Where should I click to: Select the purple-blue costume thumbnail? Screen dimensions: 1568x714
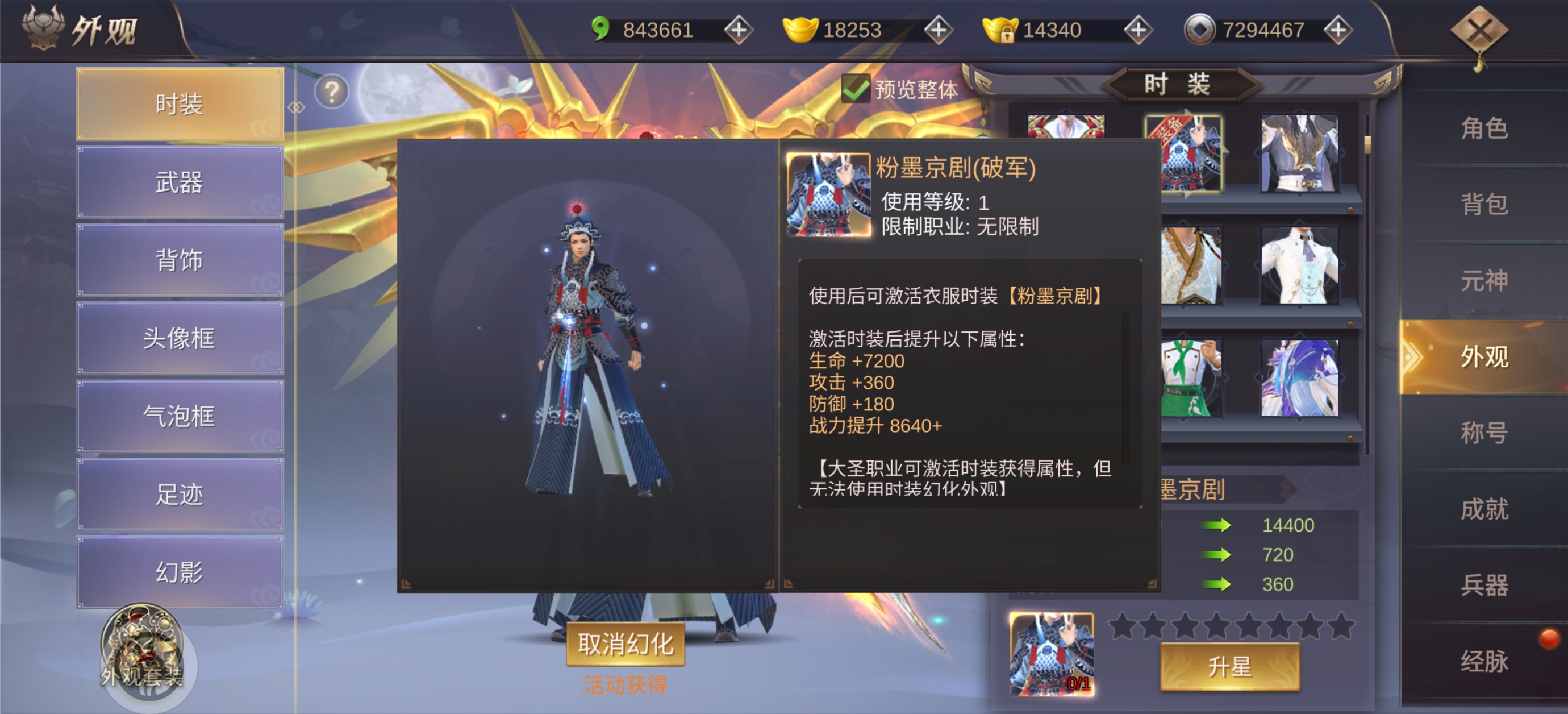pyautogui.click(x=1300, y=379)
